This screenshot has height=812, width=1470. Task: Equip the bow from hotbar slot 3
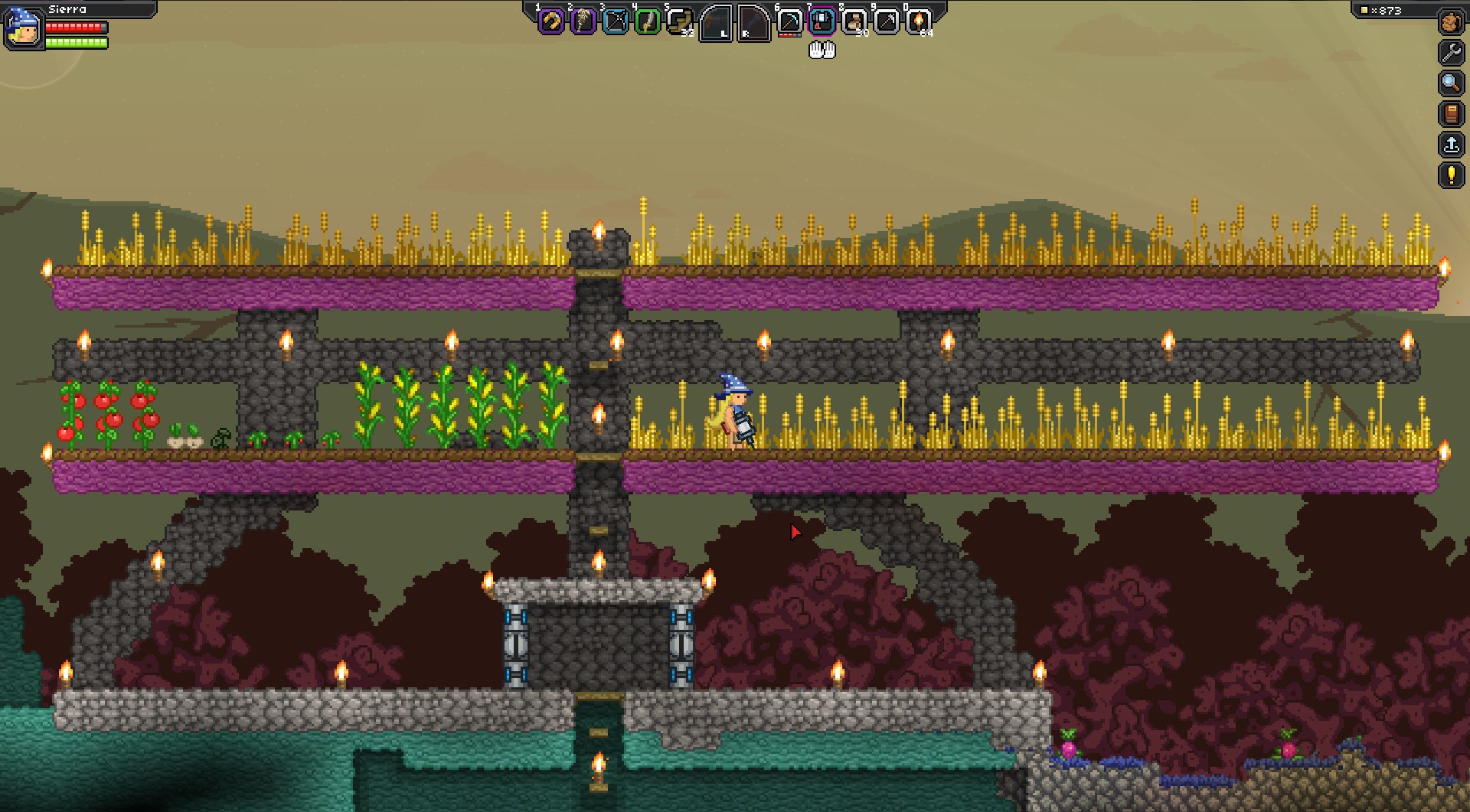(615, 21)
